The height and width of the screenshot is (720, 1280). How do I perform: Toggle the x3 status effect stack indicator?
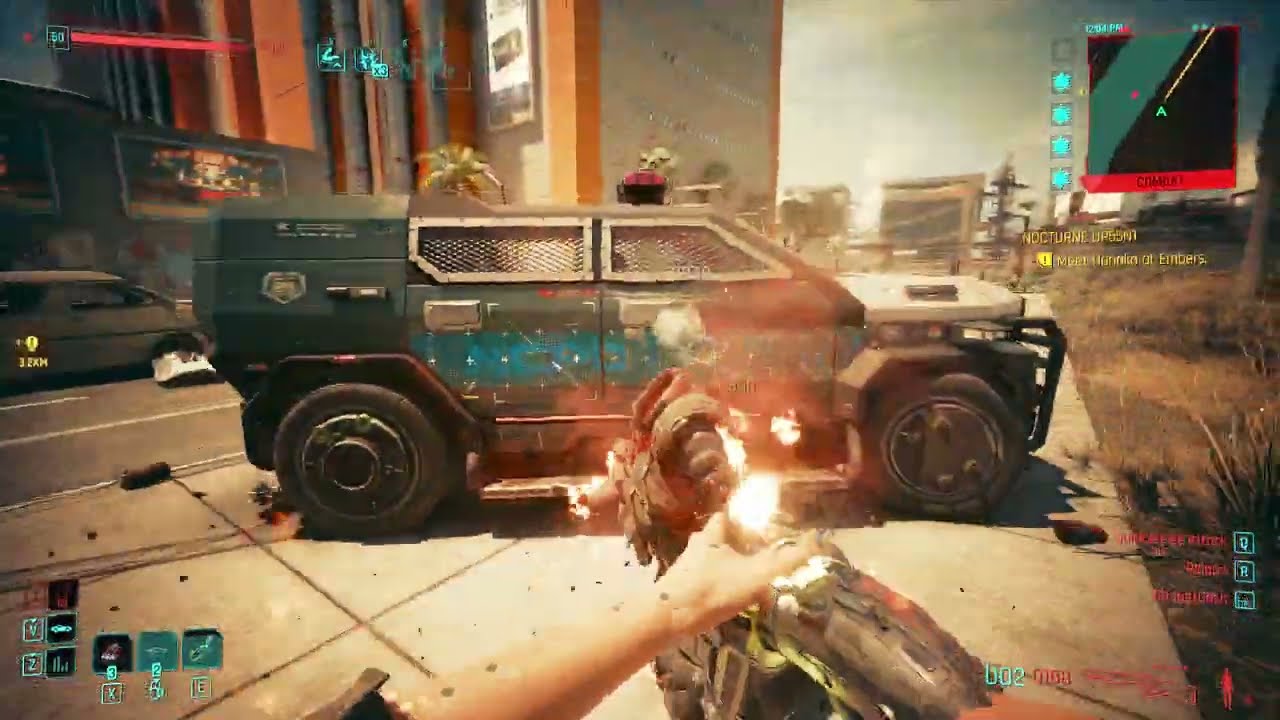click(380, 70)
